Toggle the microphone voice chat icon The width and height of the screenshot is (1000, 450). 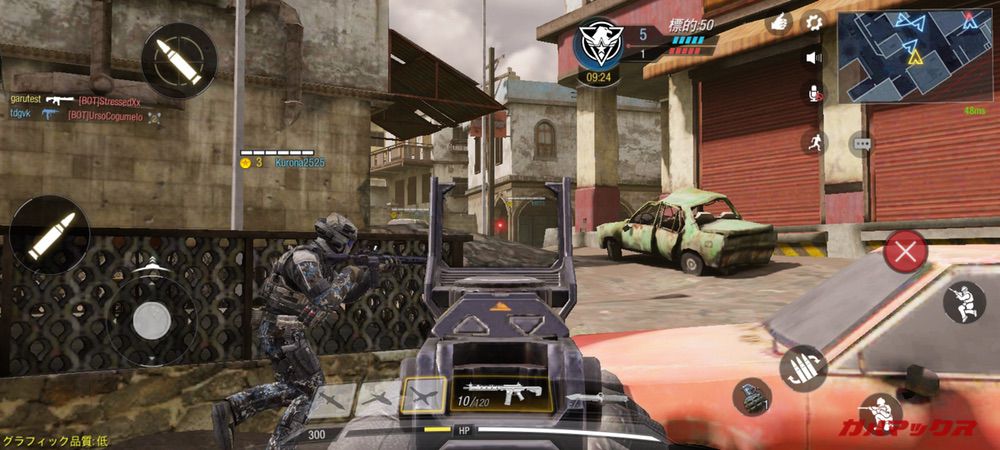(814, 93)
